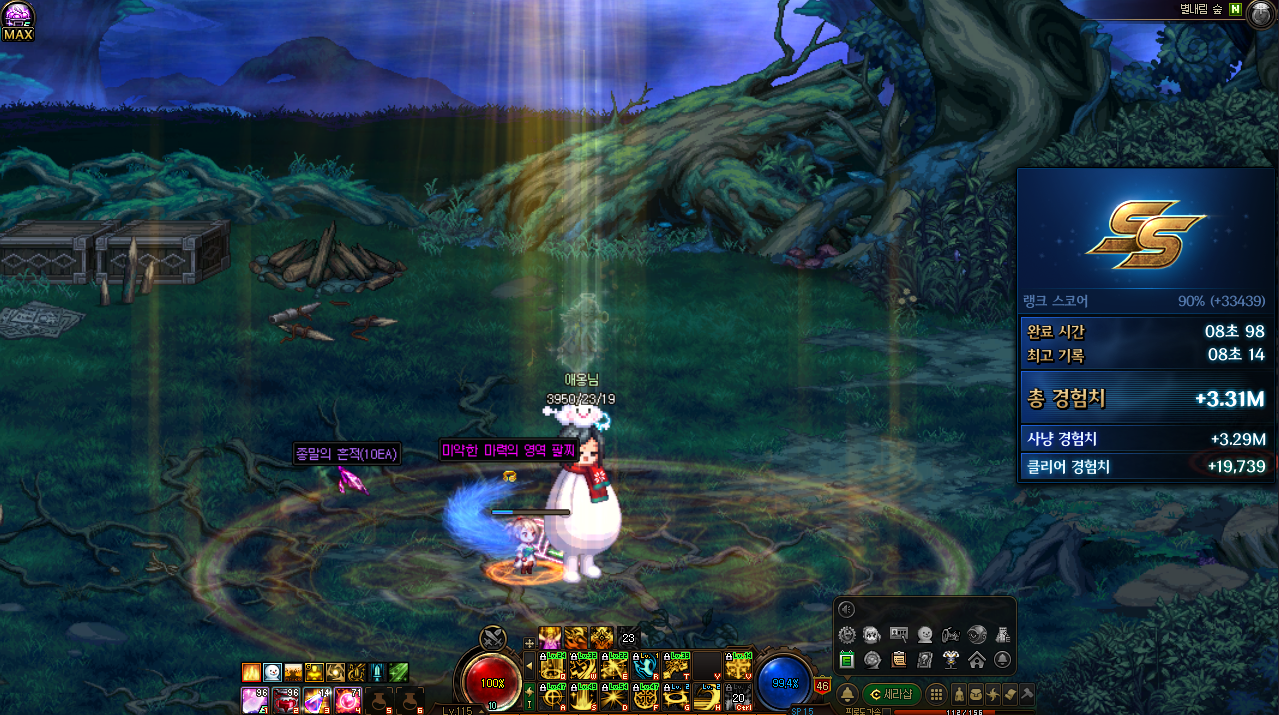The image size is (1279, 715).
Task: Toggle the skill bar with the left arrow
Action: [529, 664]
